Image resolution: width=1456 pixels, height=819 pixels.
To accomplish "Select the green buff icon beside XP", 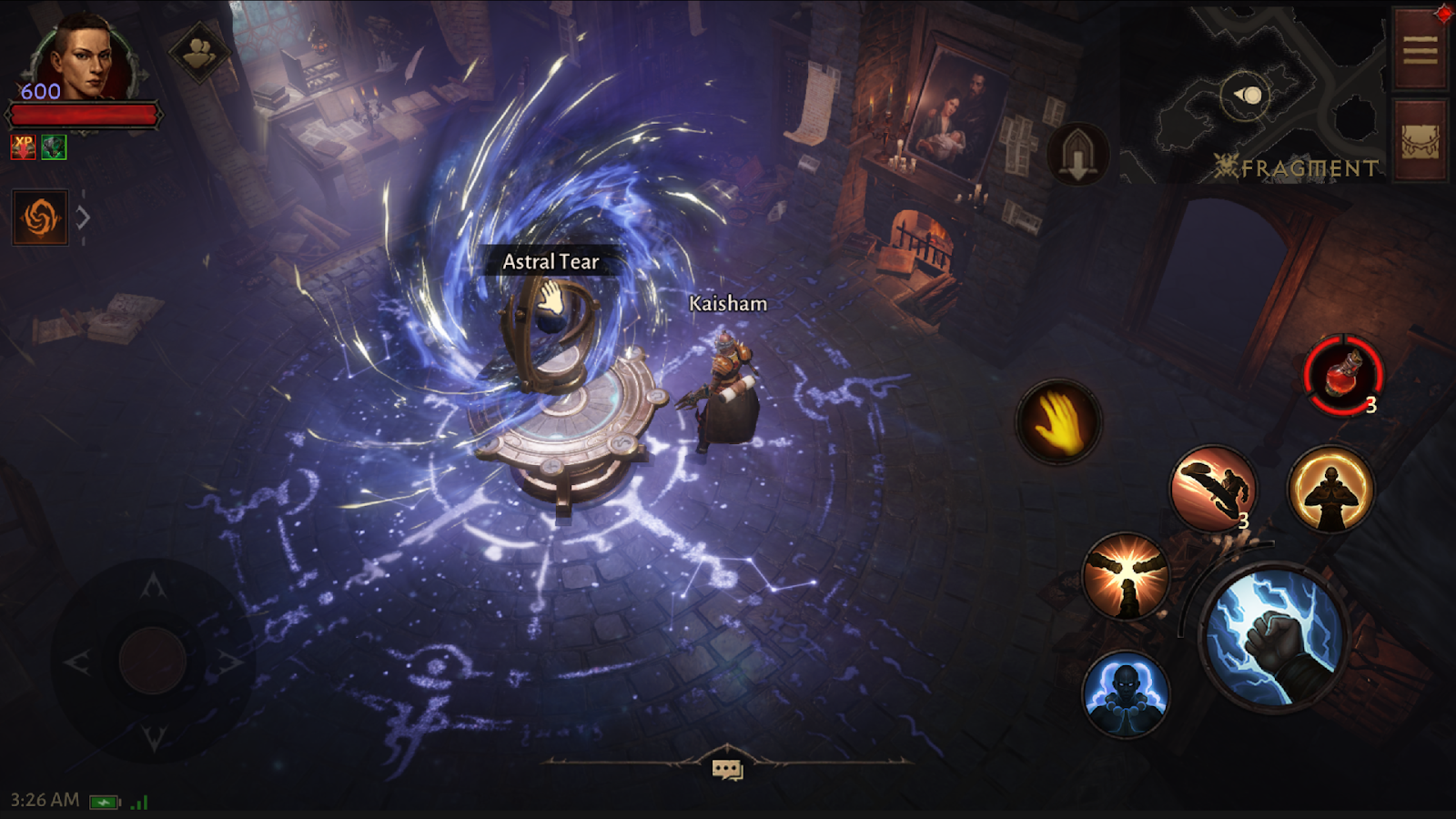I will [54, 147].
